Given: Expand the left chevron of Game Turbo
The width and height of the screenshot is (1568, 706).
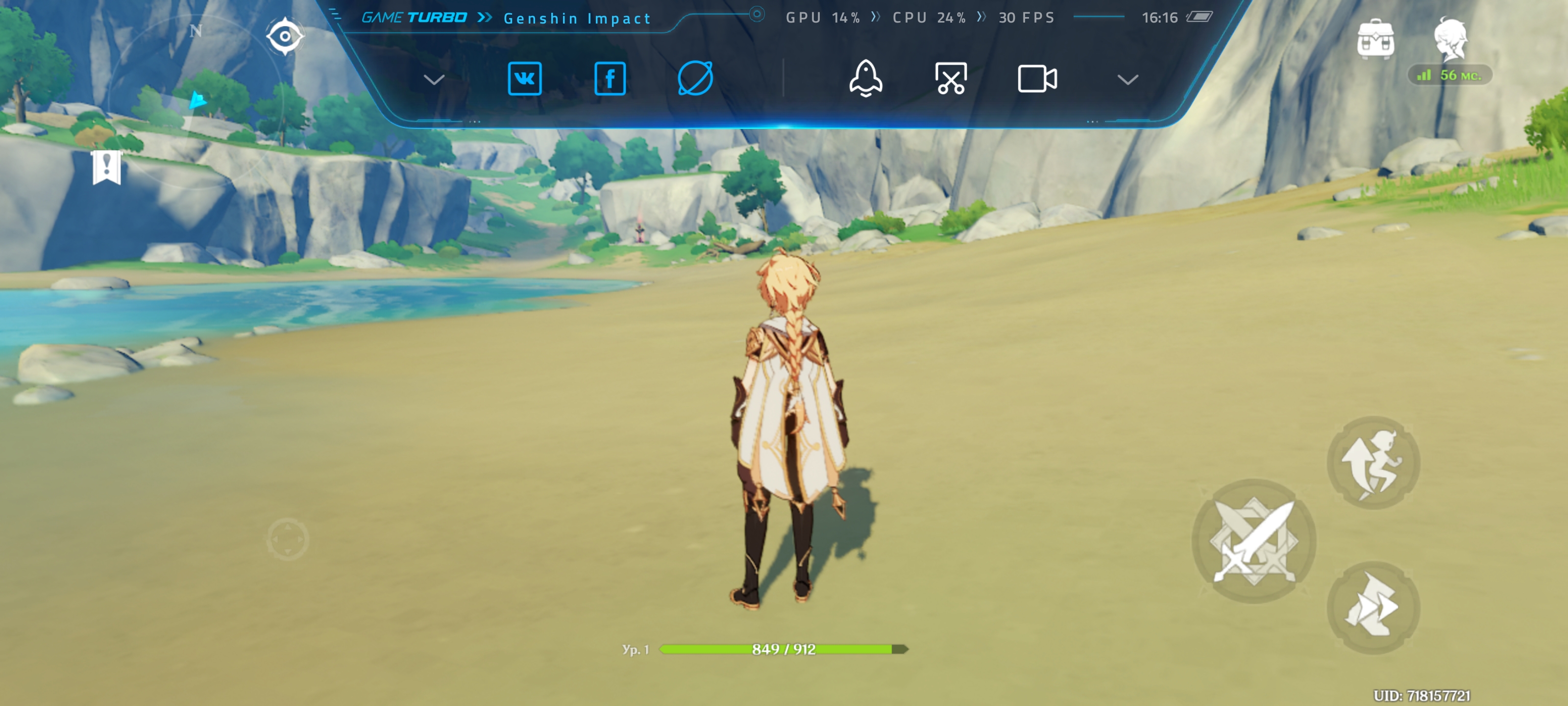Looking at the screenshot, I should (x=434, y=79).
